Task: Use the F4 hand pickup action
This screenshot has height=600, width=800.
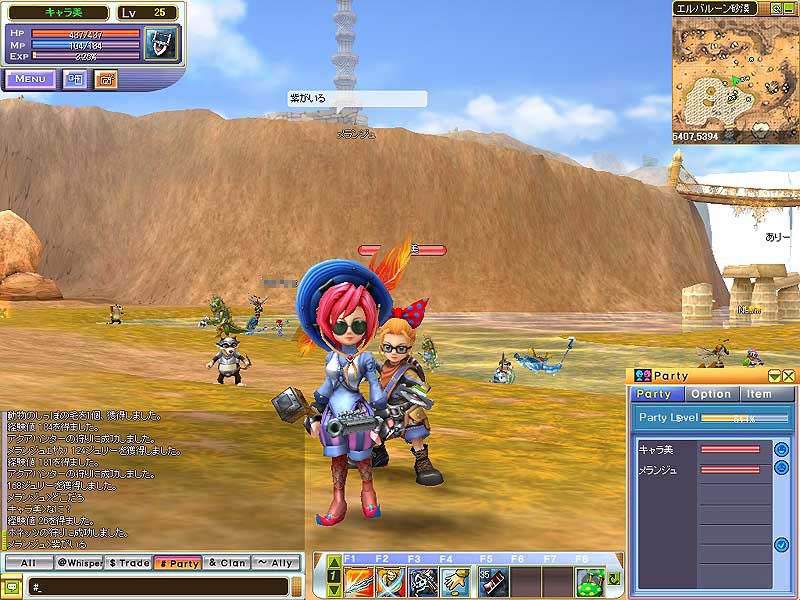Action: click(x=455, y=580)
